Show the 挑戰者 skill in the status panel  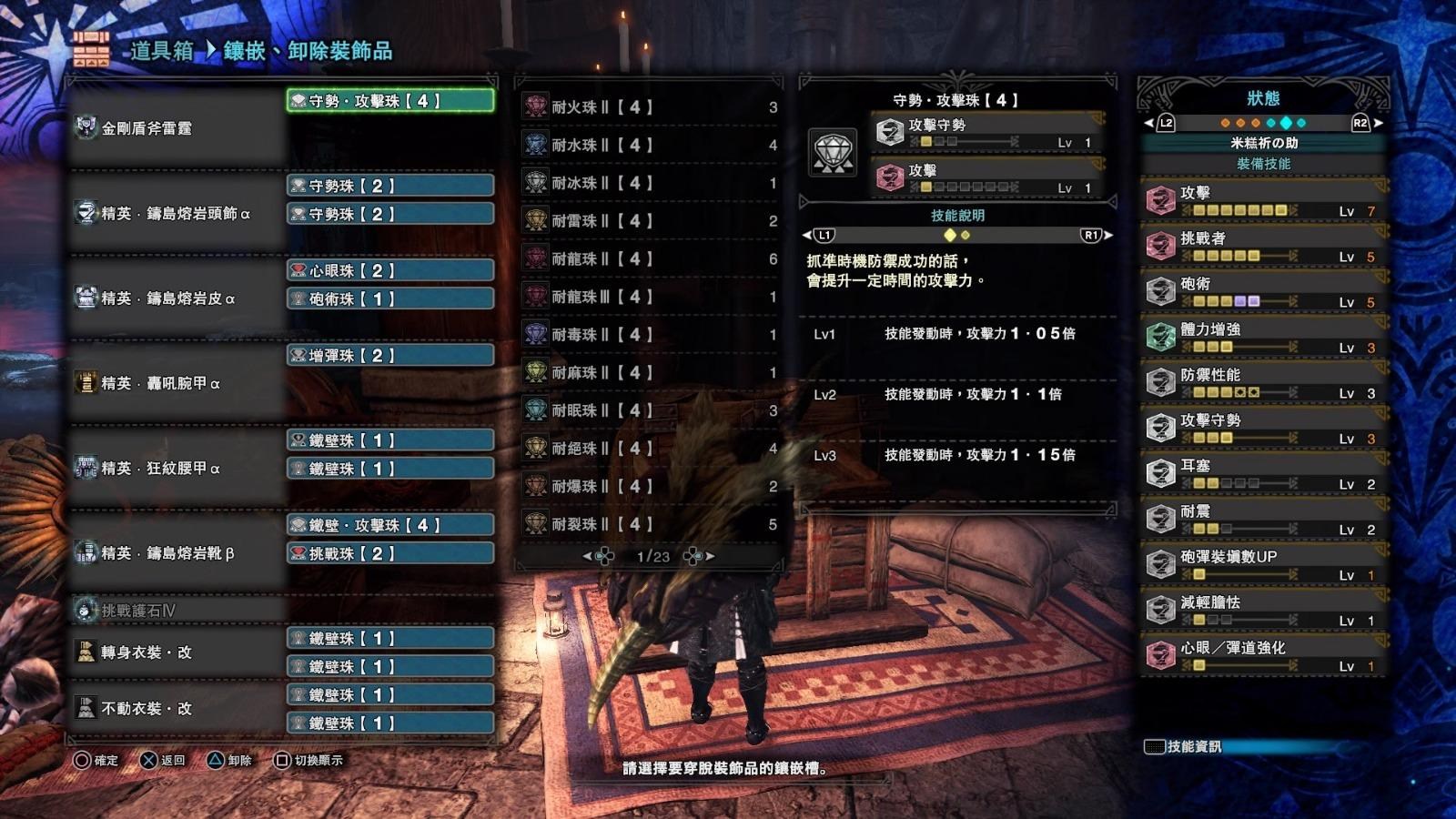pyautogui.click(x=1263, y=246)
